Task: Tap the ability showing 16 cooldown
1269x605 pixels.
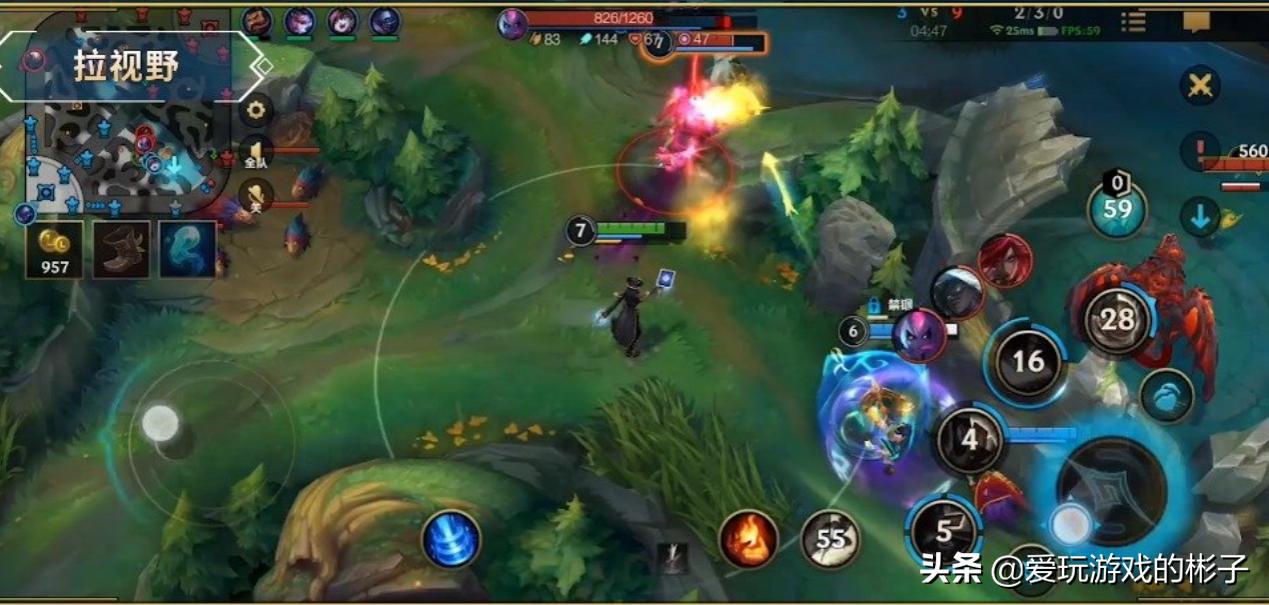Action: tap(1028, 361)
